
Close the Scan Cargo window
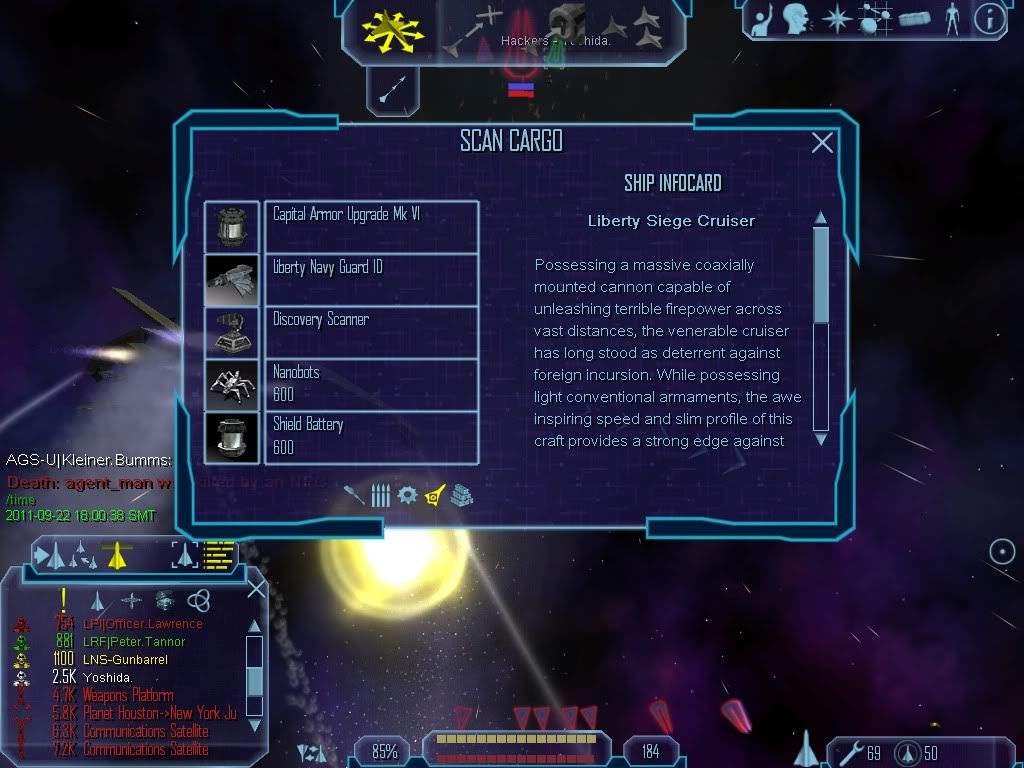pyautogui.click(x=822, y=143)
